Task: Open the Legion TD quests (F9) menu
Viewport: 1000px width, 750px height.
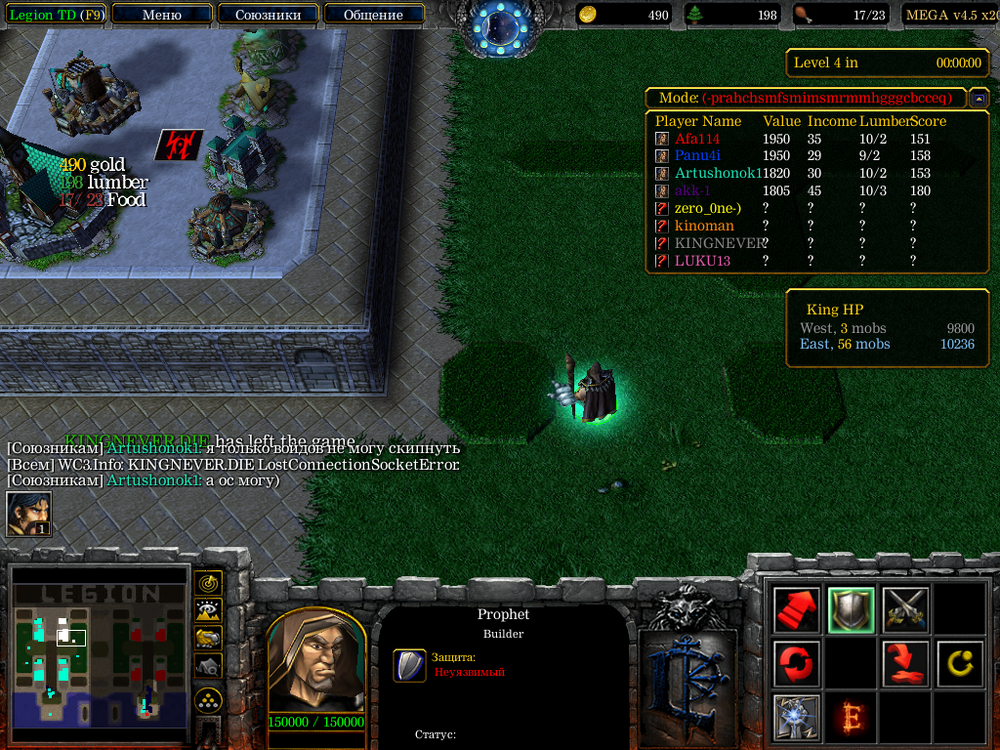Action: (x=53, y=15)
